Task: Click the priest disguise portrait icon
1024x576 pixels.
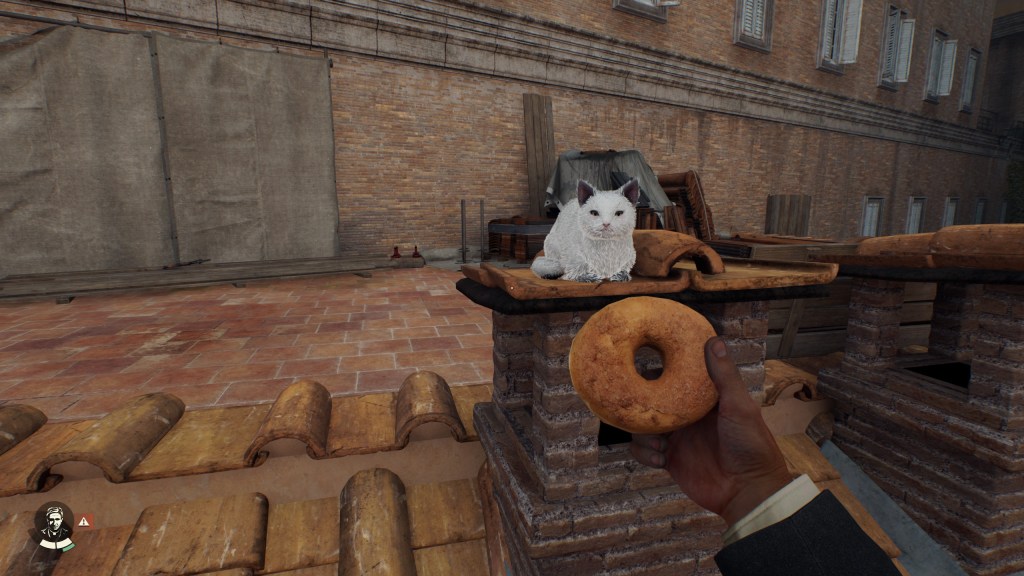Action: (53, 524)
